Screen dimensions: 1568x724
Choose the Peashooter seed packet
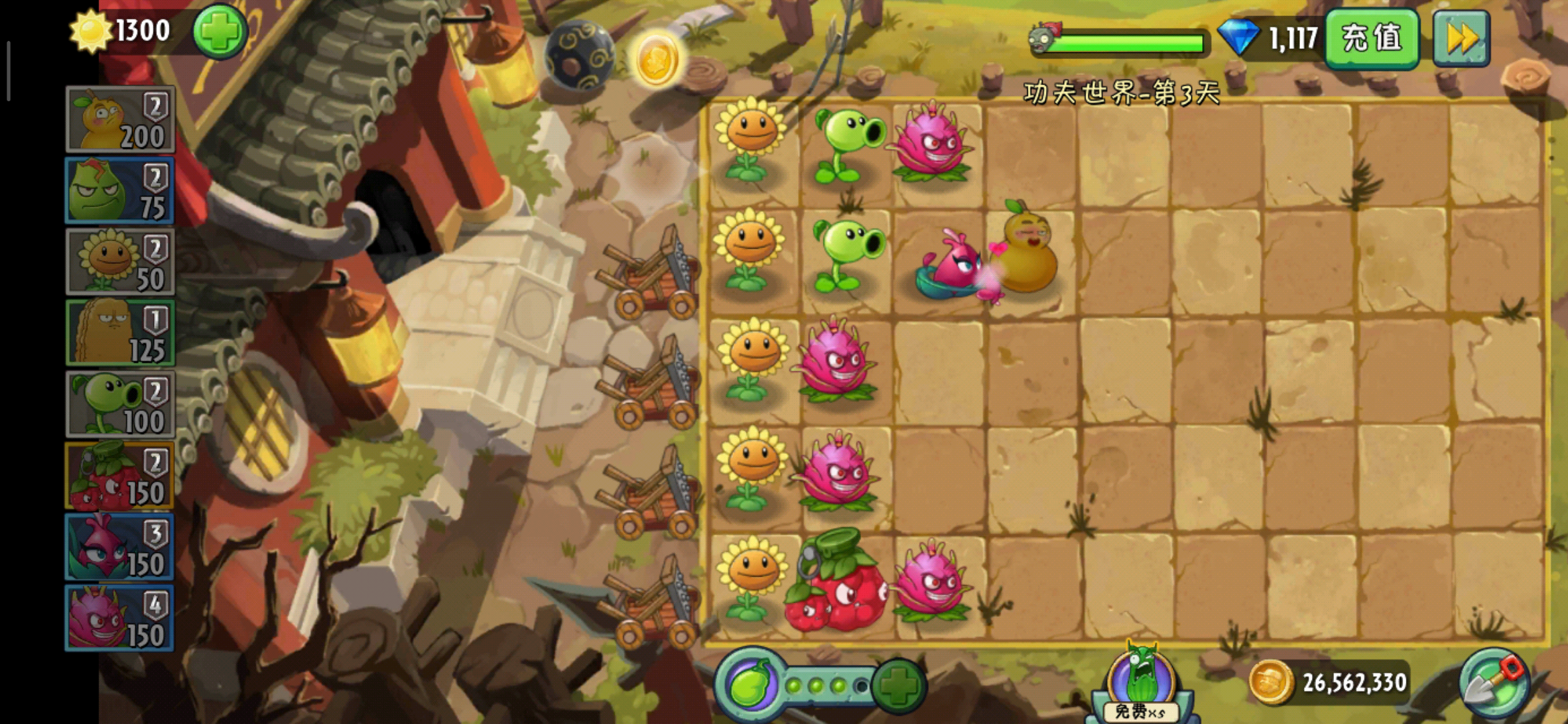[120, 404]
